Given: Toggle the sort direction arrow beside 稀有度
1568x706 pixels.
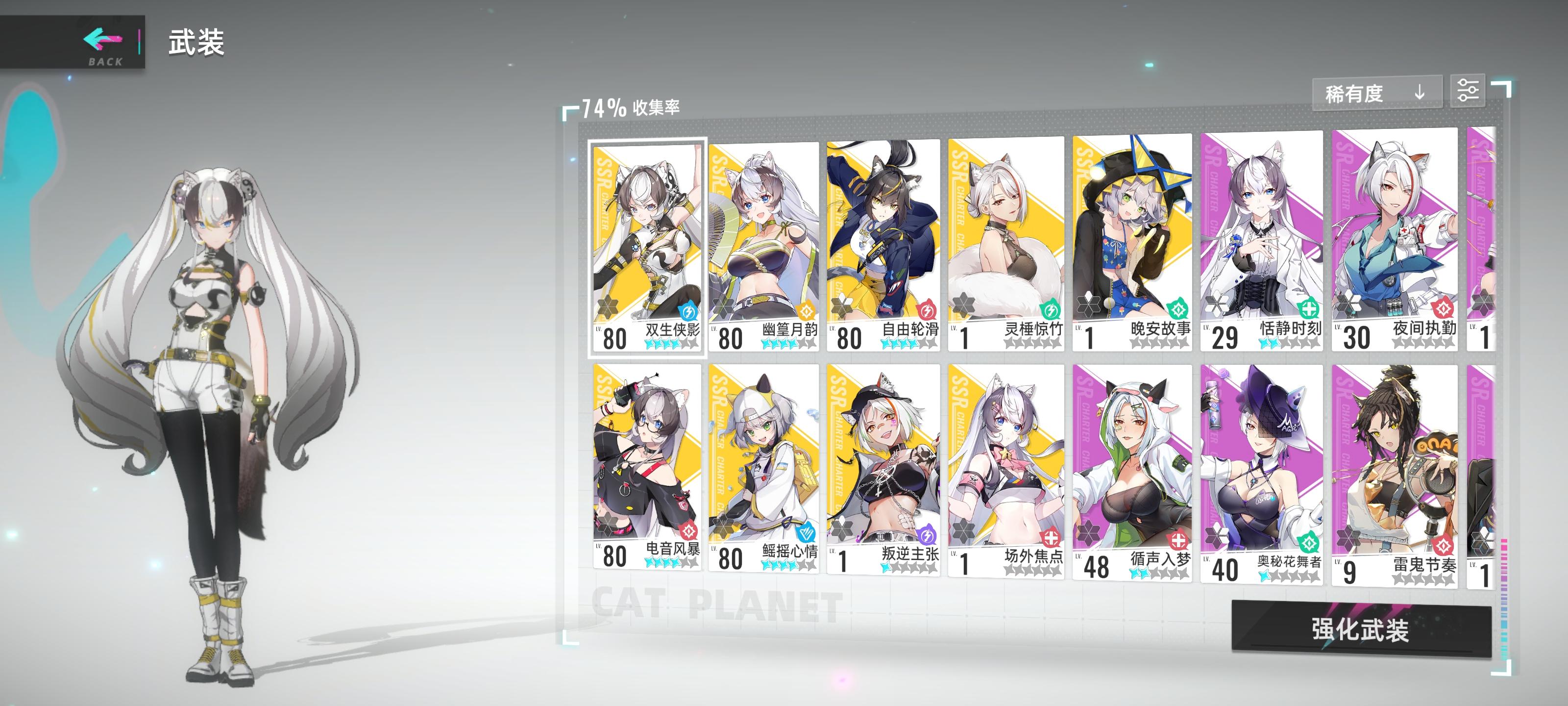Looking at the screenshot, I should pyautogui.click(x=1420, y=93).
